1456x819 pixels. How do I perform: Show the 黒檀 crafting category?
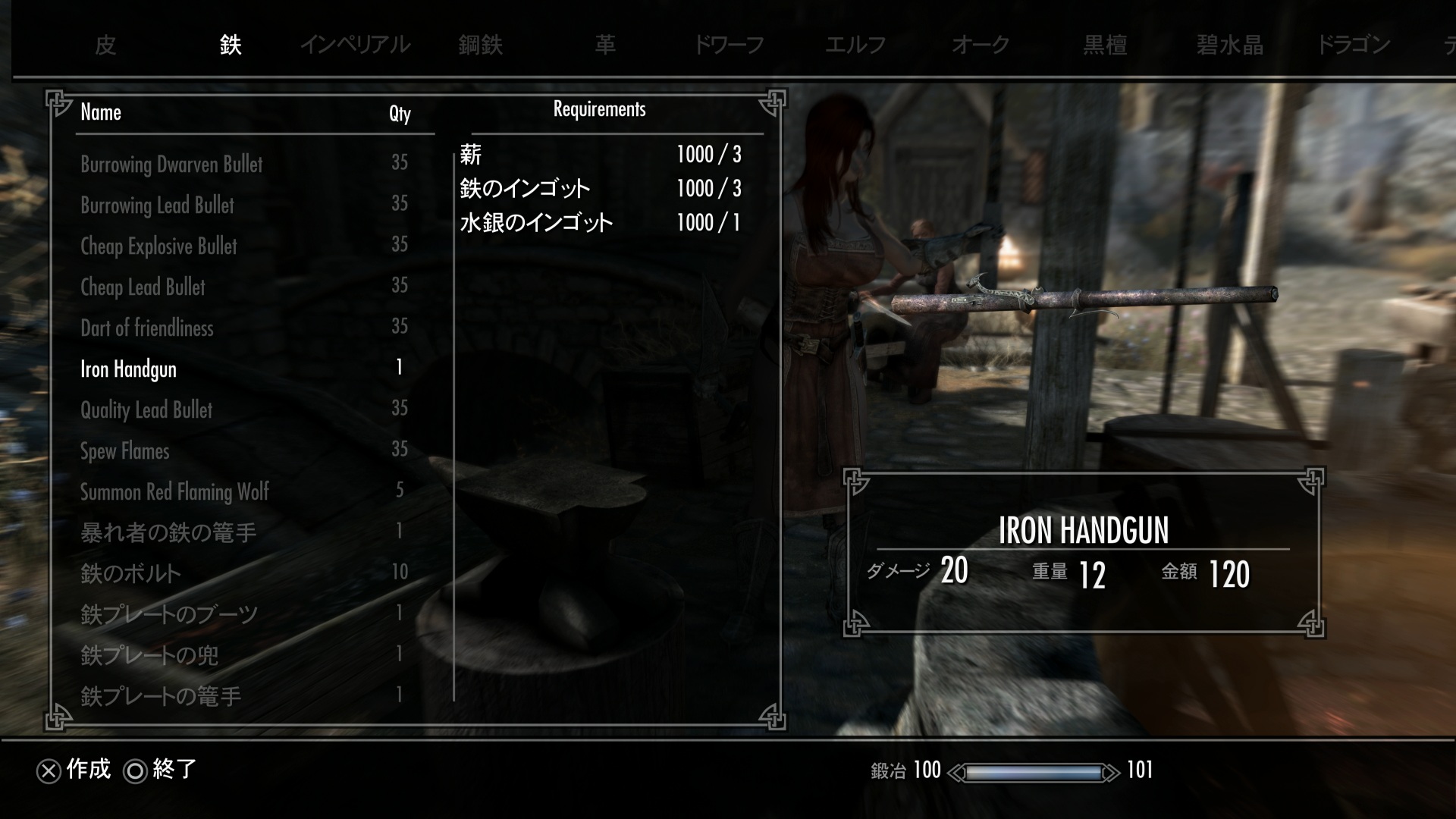tap(1105, 45)
